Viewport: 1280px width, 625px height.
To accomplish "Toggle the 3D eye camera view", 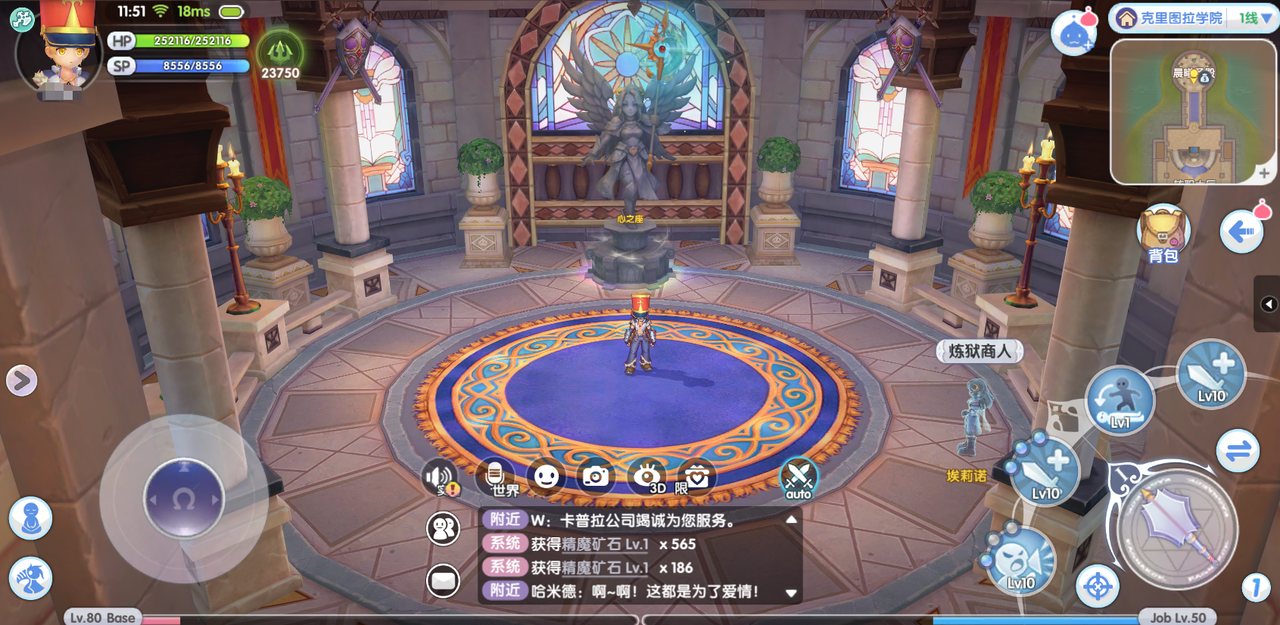I will pyautogui.click(x=648, y=476).
